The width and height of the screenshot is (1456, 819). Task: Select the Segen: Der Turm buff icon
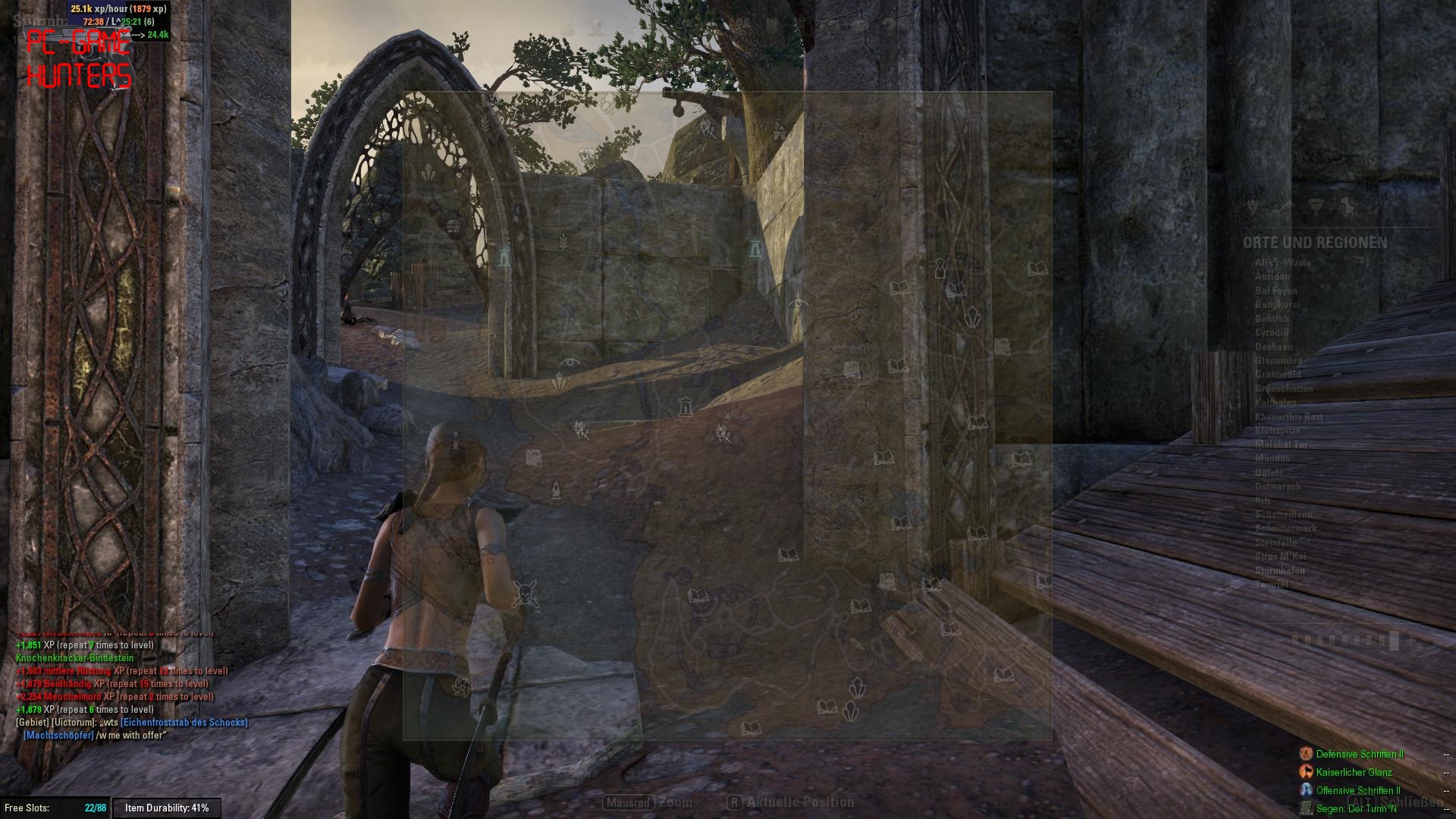click(x=1306, y=808)
